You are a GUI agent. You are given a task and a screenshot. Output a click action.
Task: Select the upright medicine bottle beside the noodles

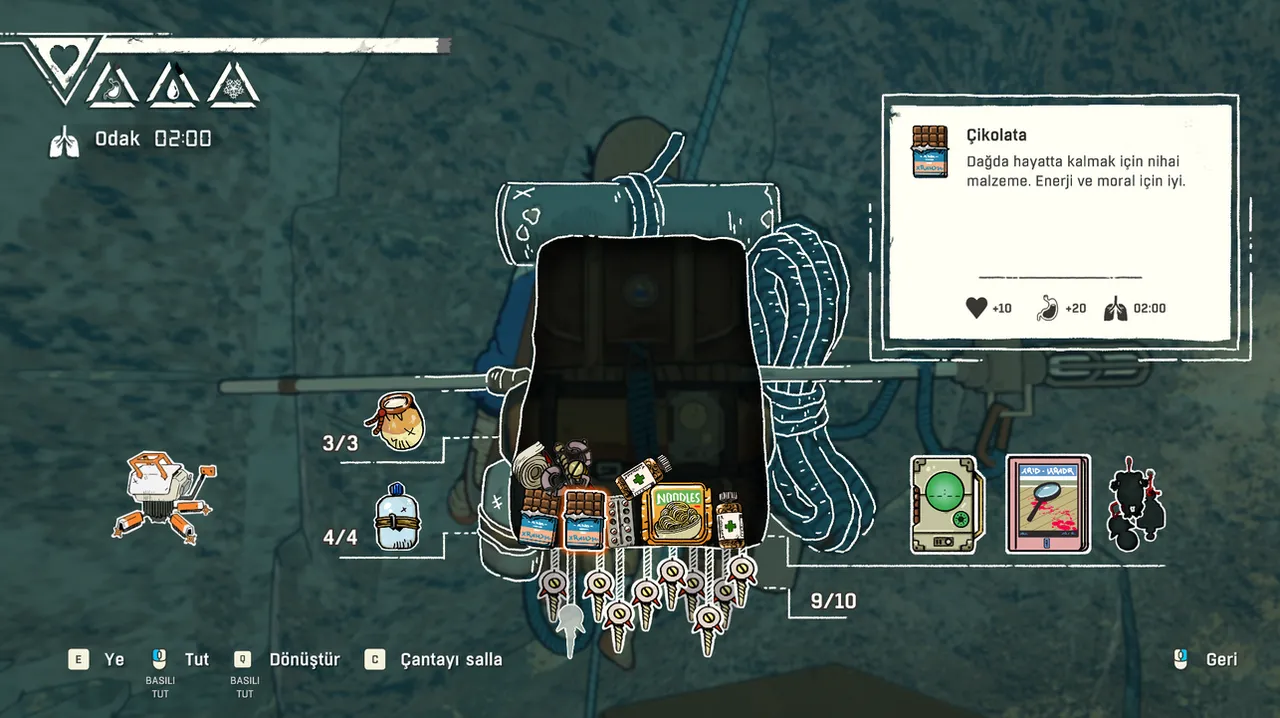(731, 518)
